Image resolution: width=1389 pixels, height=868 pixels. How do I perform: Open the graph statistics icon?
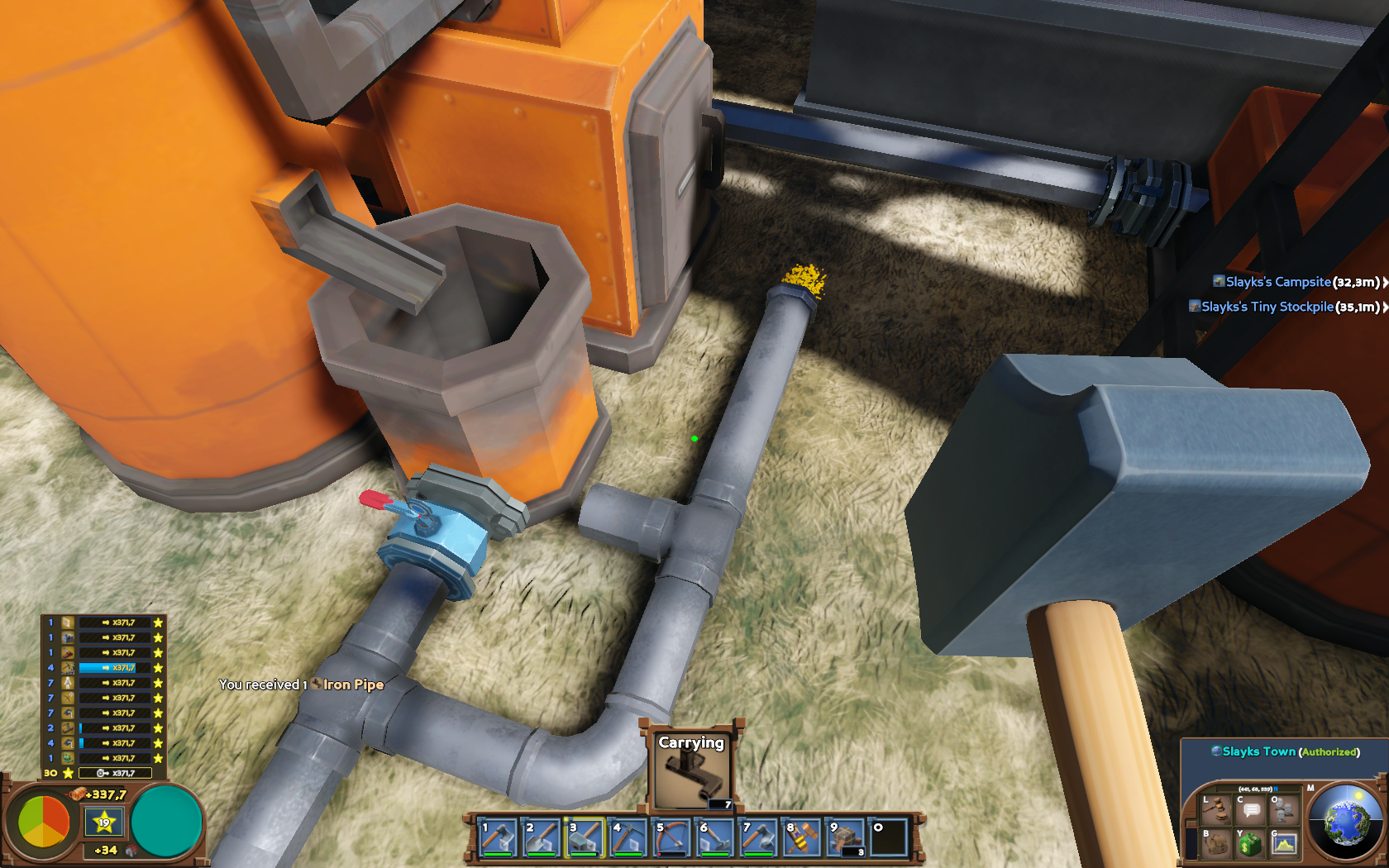[x=1284, y=844]
